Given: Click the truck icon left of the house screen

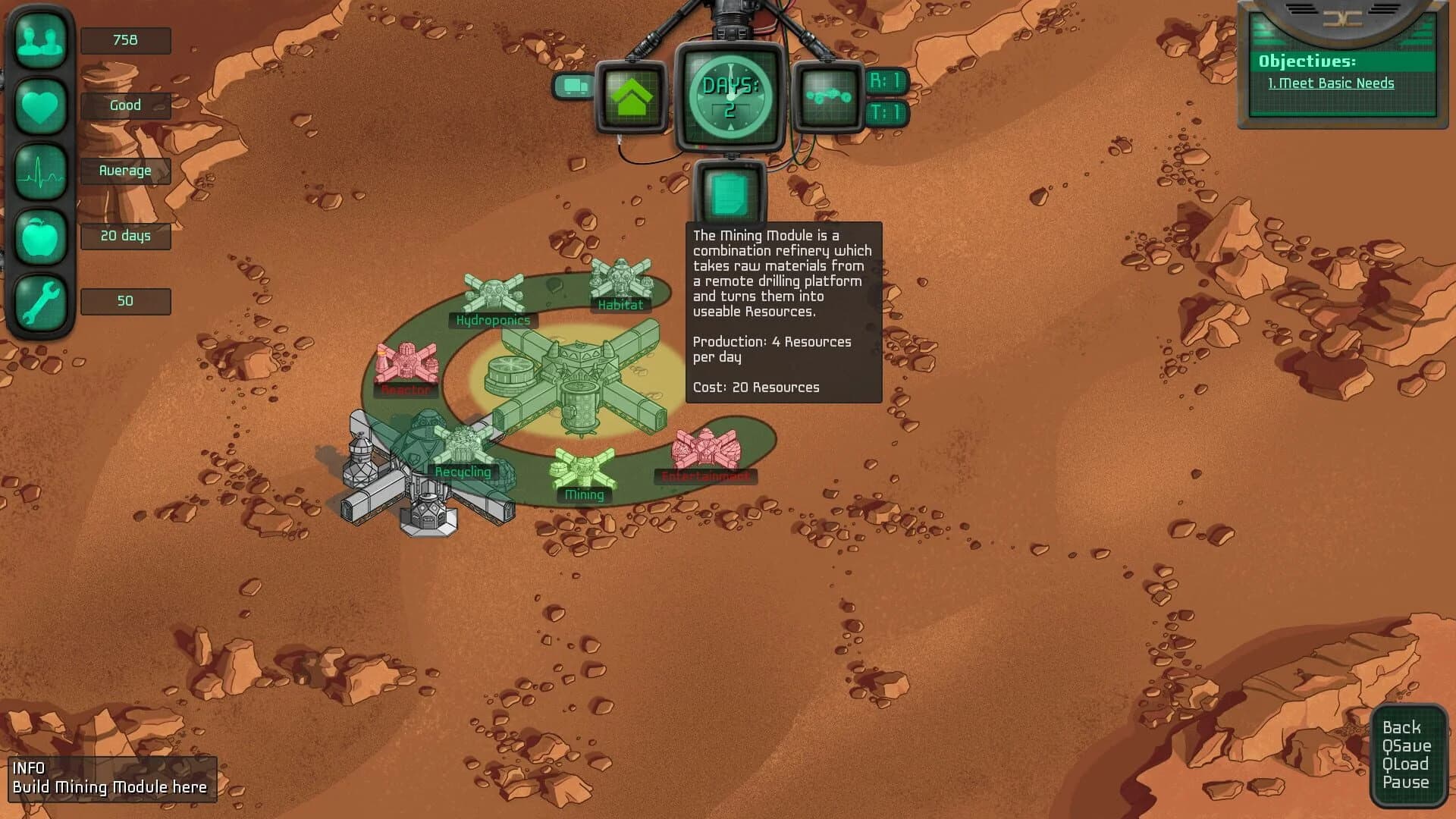Looking at the screenshot, I should 574,86.
